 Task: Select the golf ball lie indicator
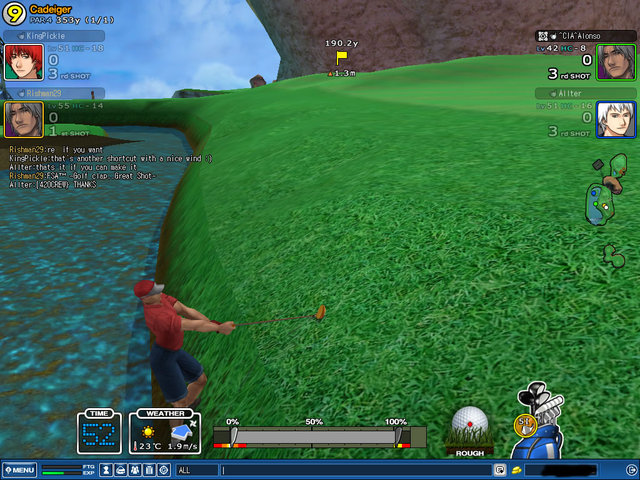point(469,427)
